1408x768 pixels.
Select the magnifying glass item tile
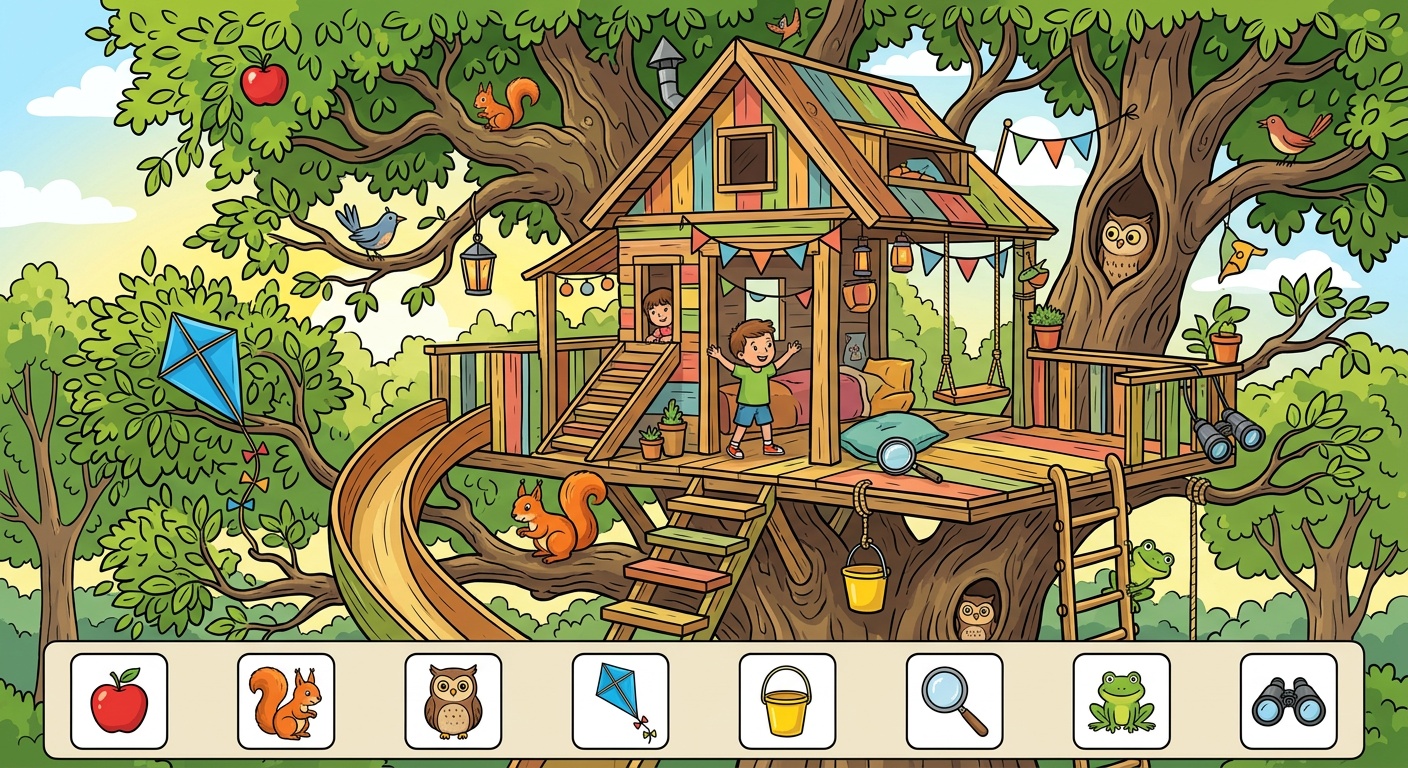pyautogui.click(x=954, y=701)
